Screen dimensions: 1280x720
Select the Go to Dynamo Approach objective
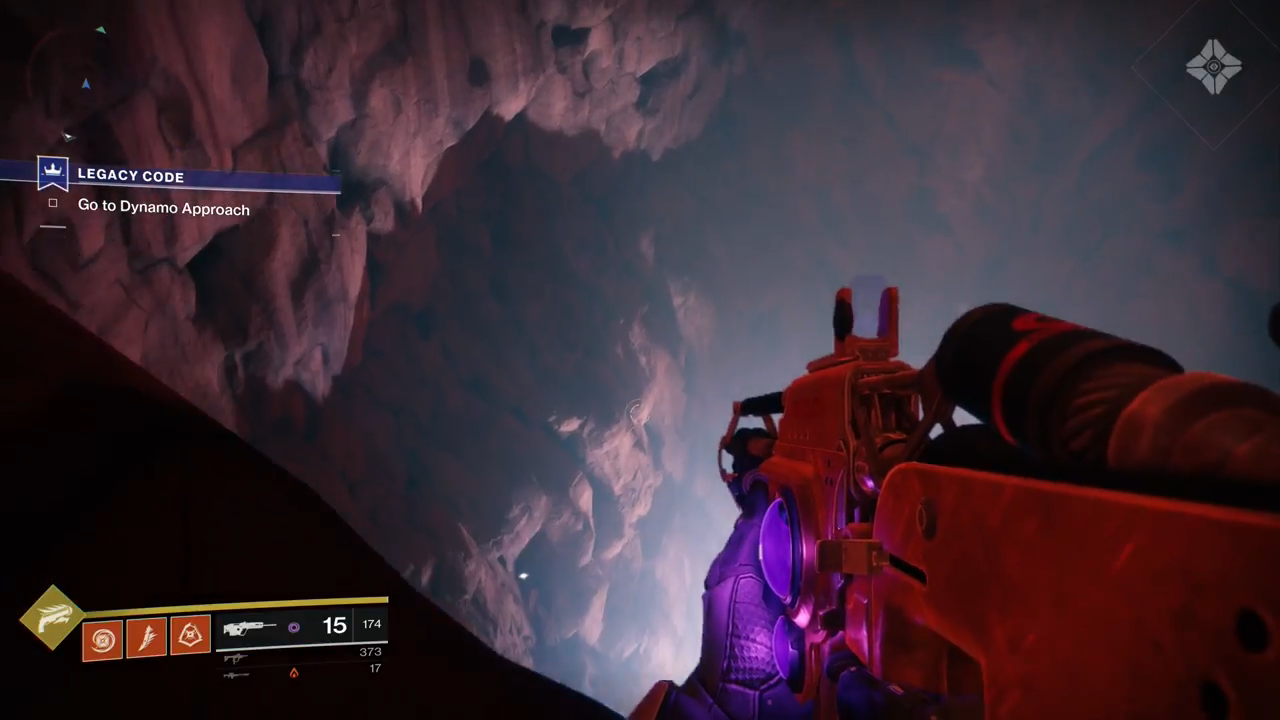pos(163,208)
